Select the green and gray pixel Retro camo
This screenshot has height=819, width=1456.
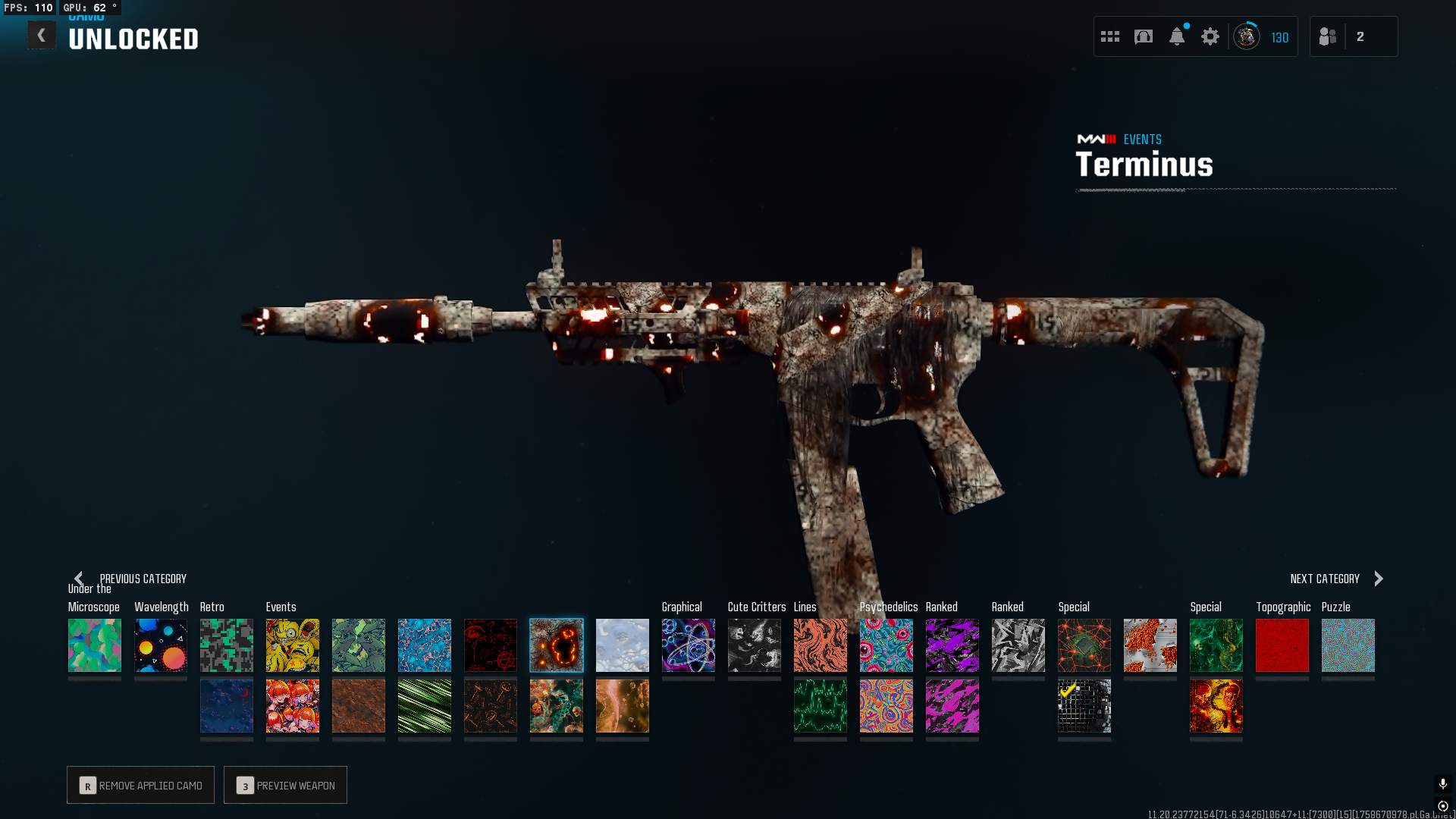click(x=227, y=645)
